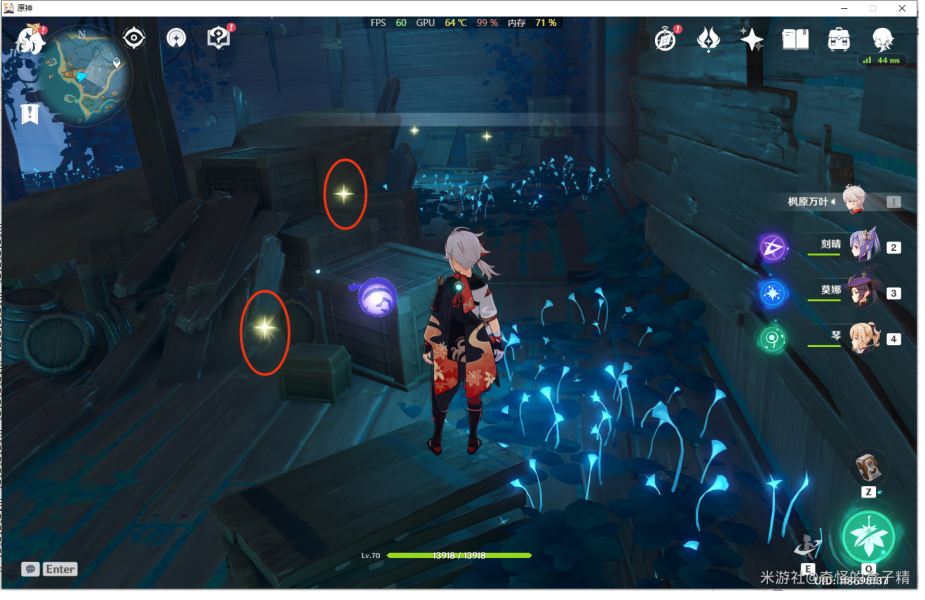Open the quest banner icon

click(x=30, y=113)
